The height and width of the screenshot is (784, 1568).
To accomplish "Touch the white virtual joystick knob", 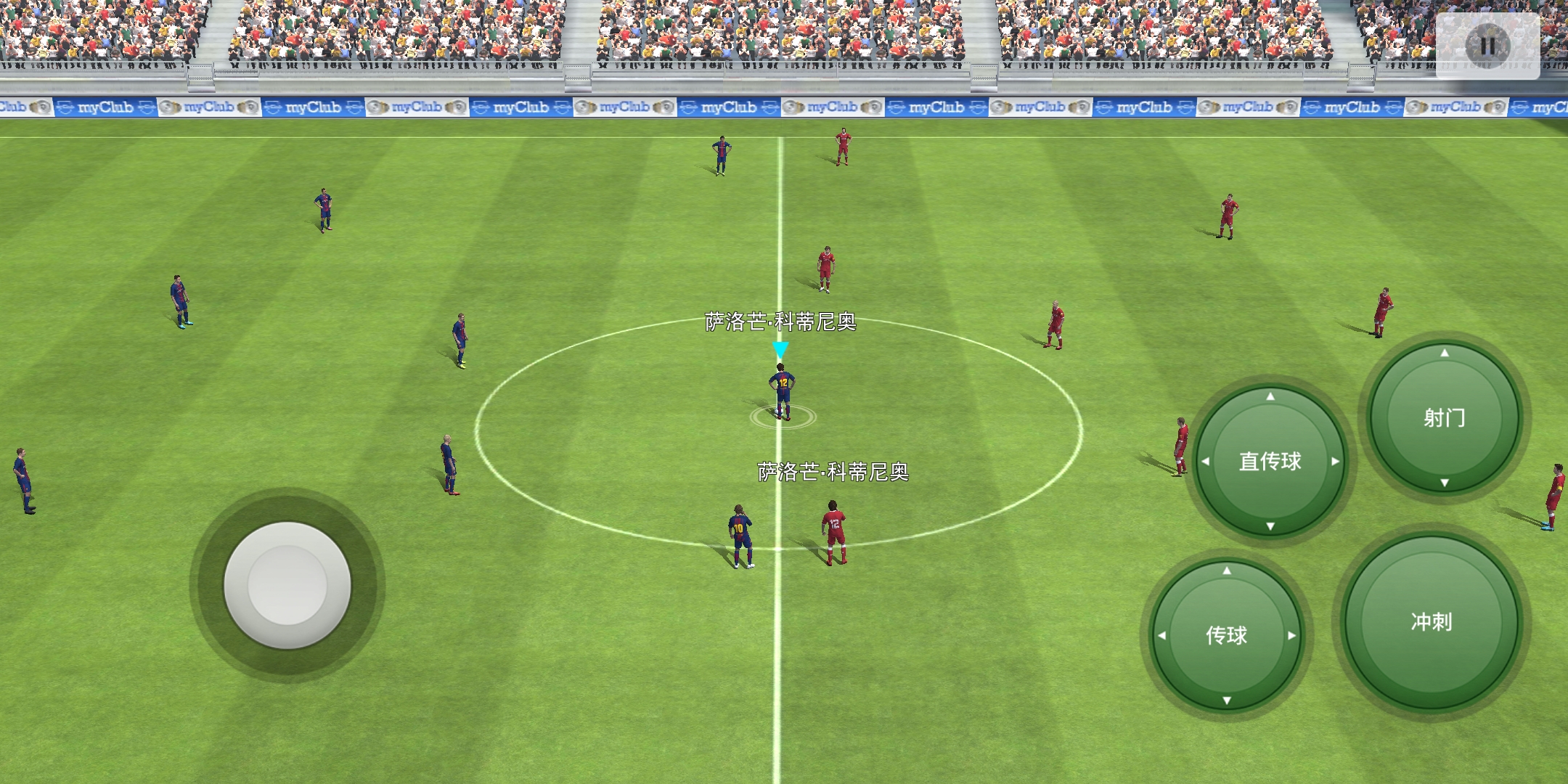I will [287, 584].
